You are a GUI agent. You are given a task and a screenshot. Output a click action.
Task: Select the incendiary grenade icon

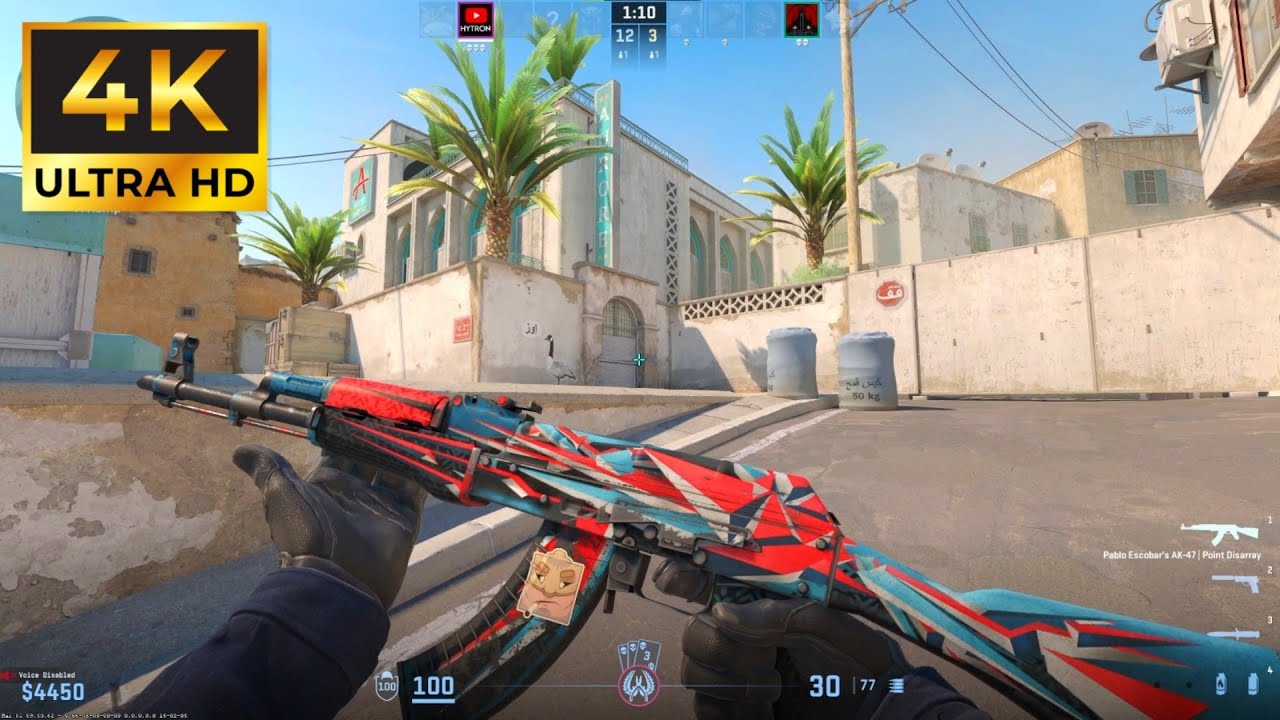coord(1221,684)
